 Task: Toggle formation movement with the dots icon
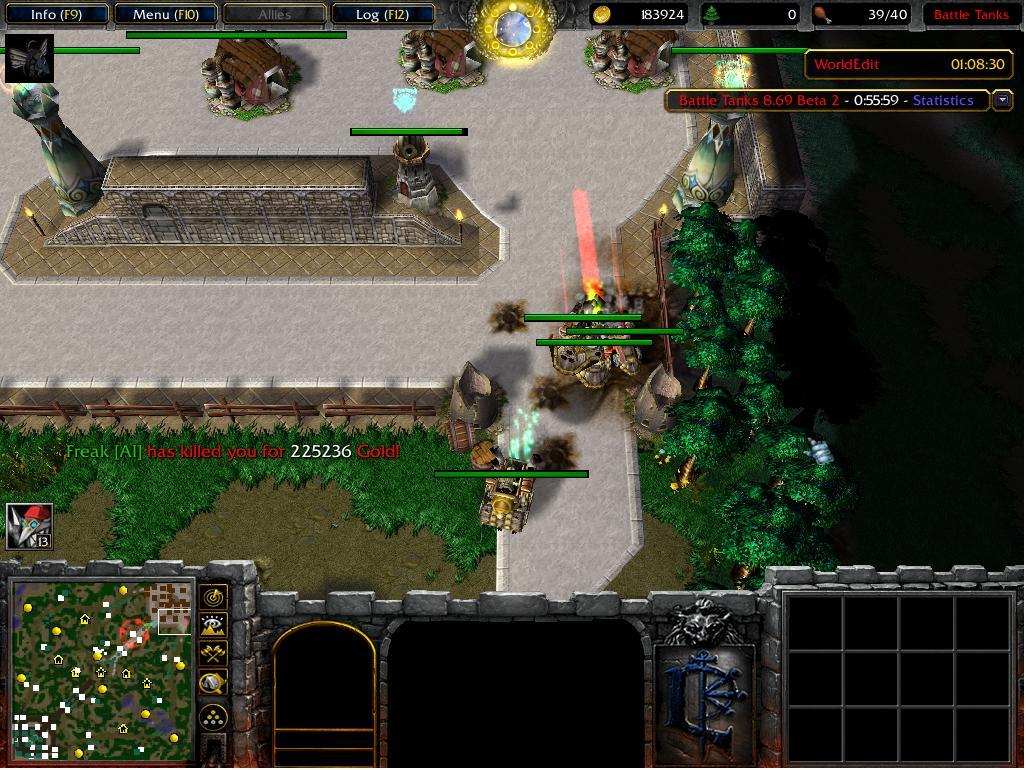click(x=213, y=717)
